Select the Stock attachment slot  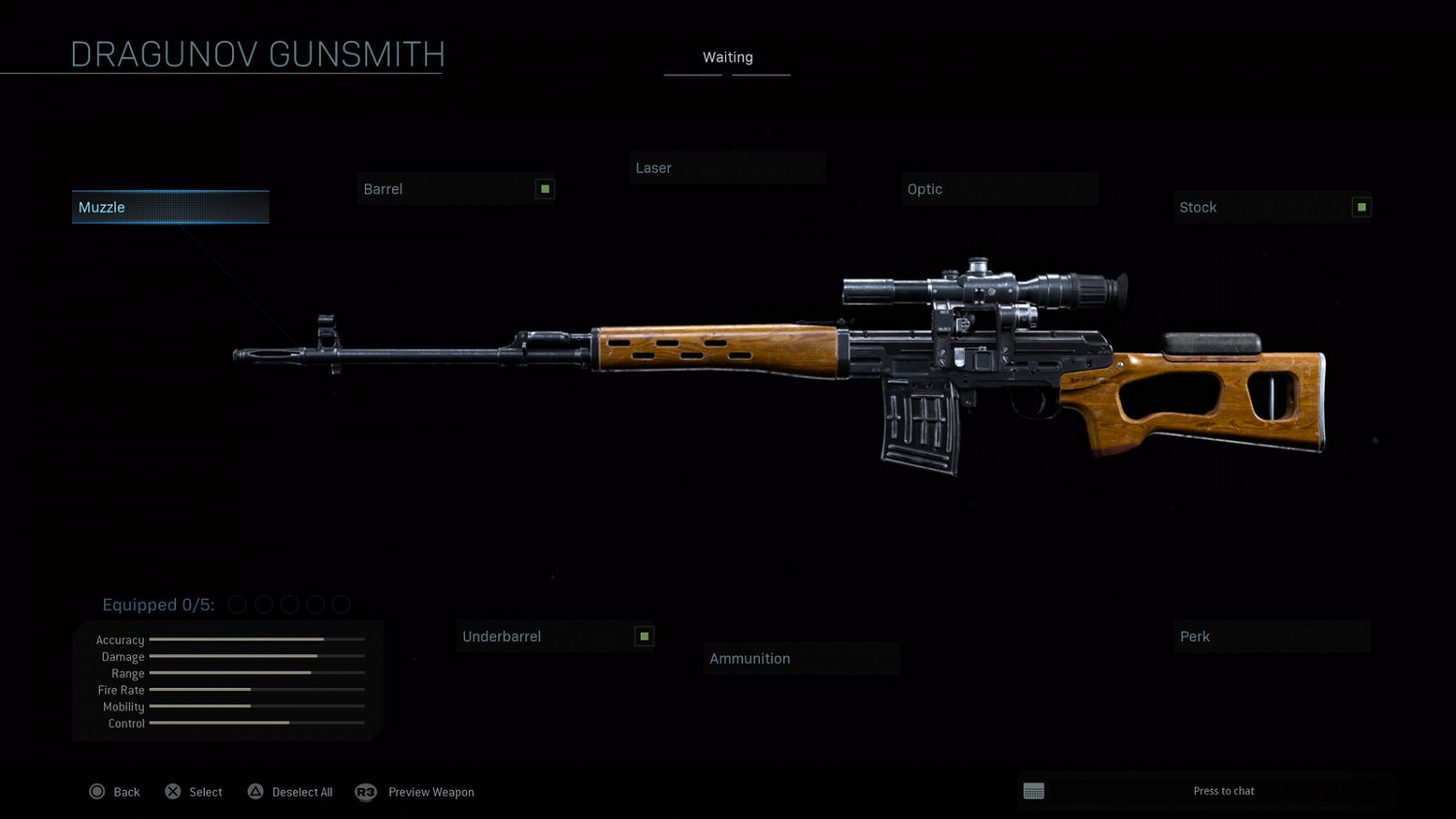coord(1272,208)
